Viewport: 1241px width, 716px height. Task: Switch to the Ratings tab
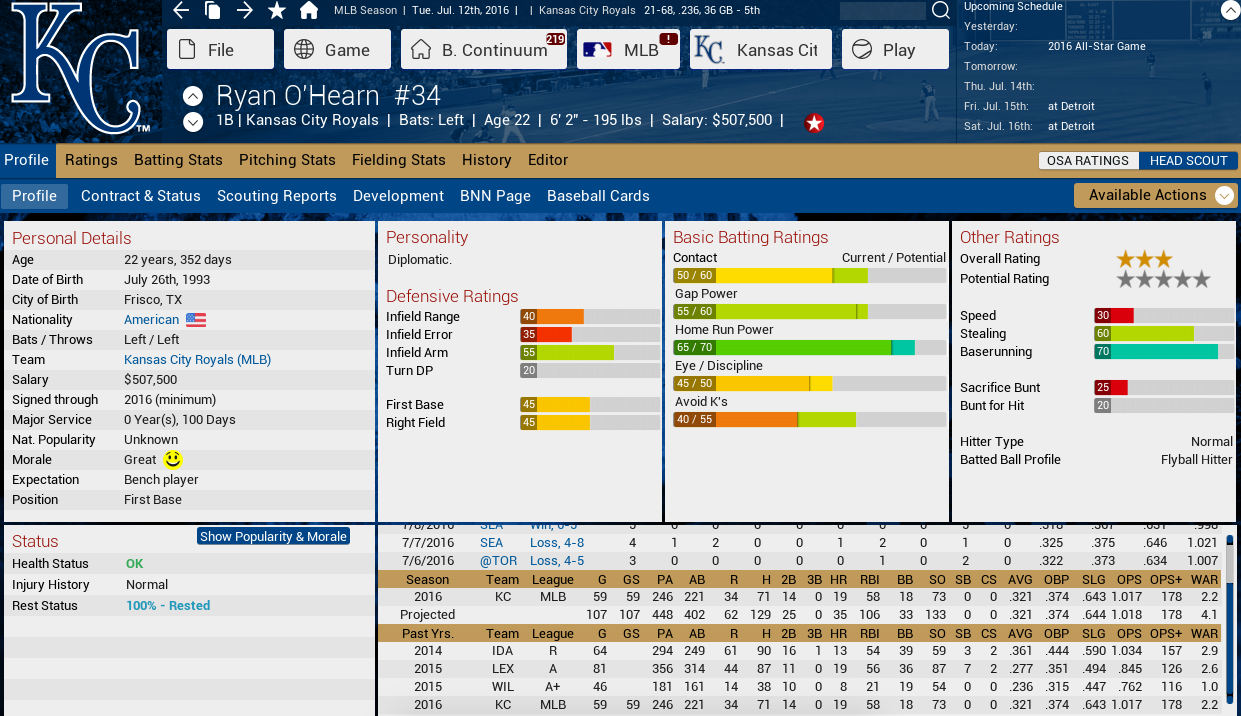91,160
